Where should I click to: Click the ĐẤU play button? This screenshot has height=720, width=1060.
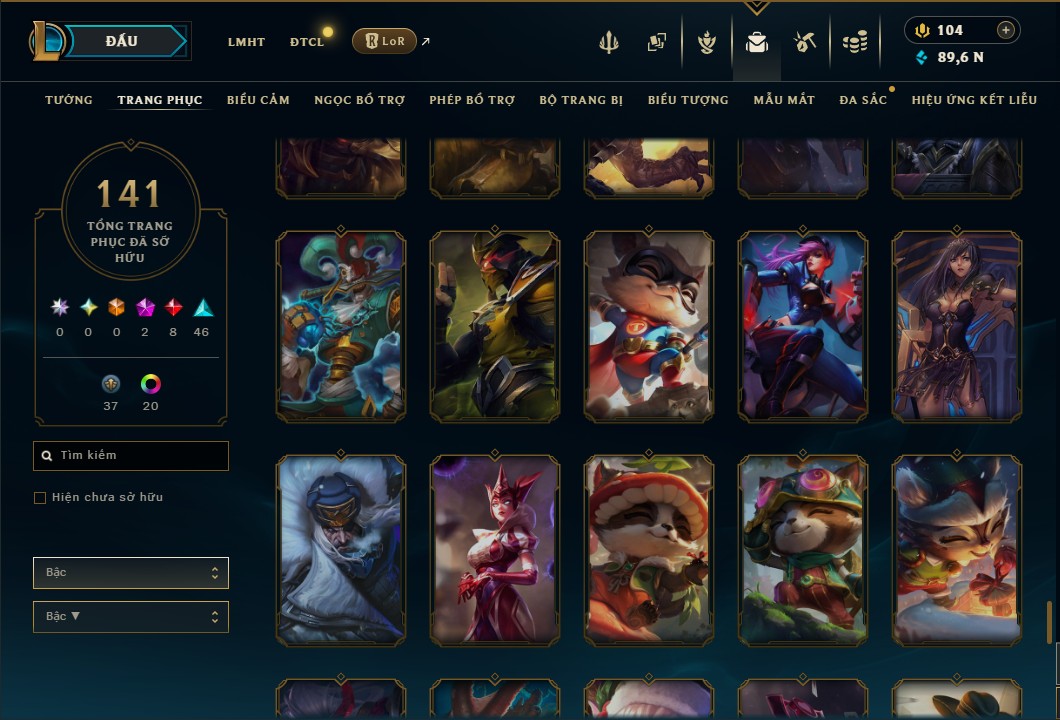[122, 41]
